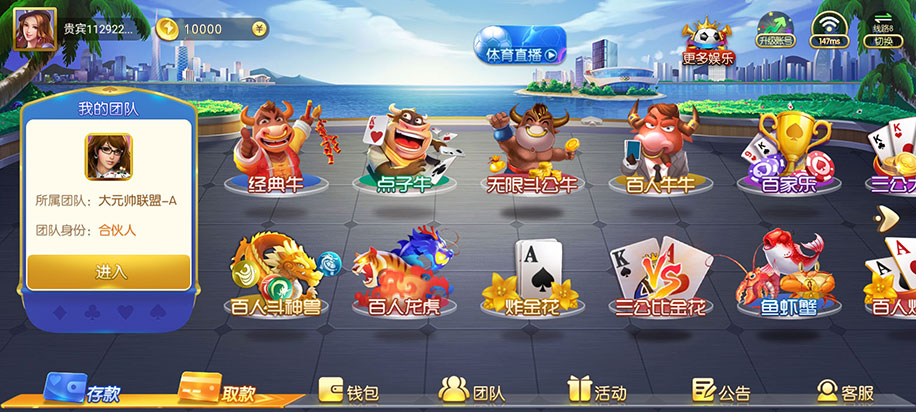Choose the 三公比金花 game
Viewport: 916px width, 412px height.
[x=658, y=275]
